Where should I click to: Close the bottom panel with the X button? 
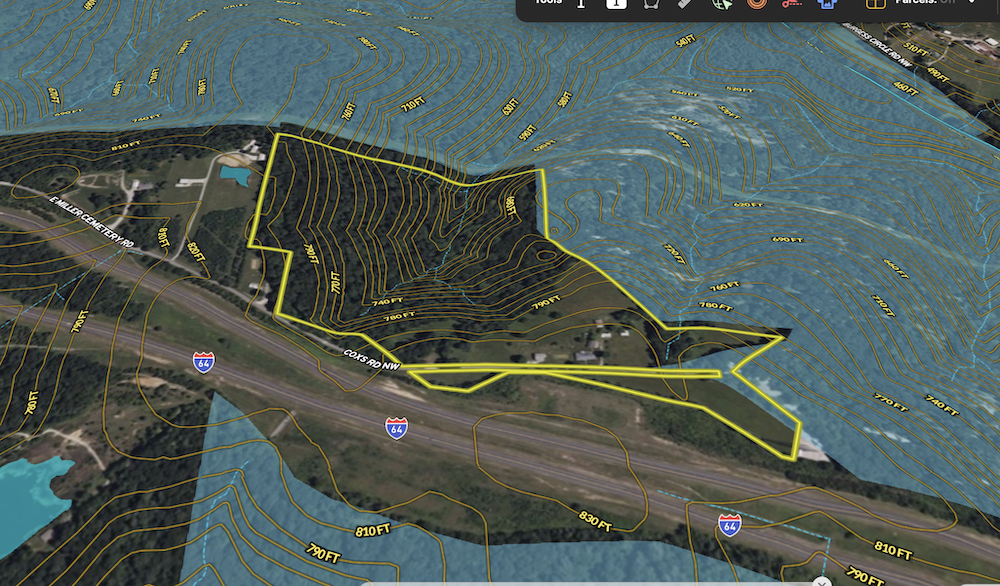(x=822, y=582)
